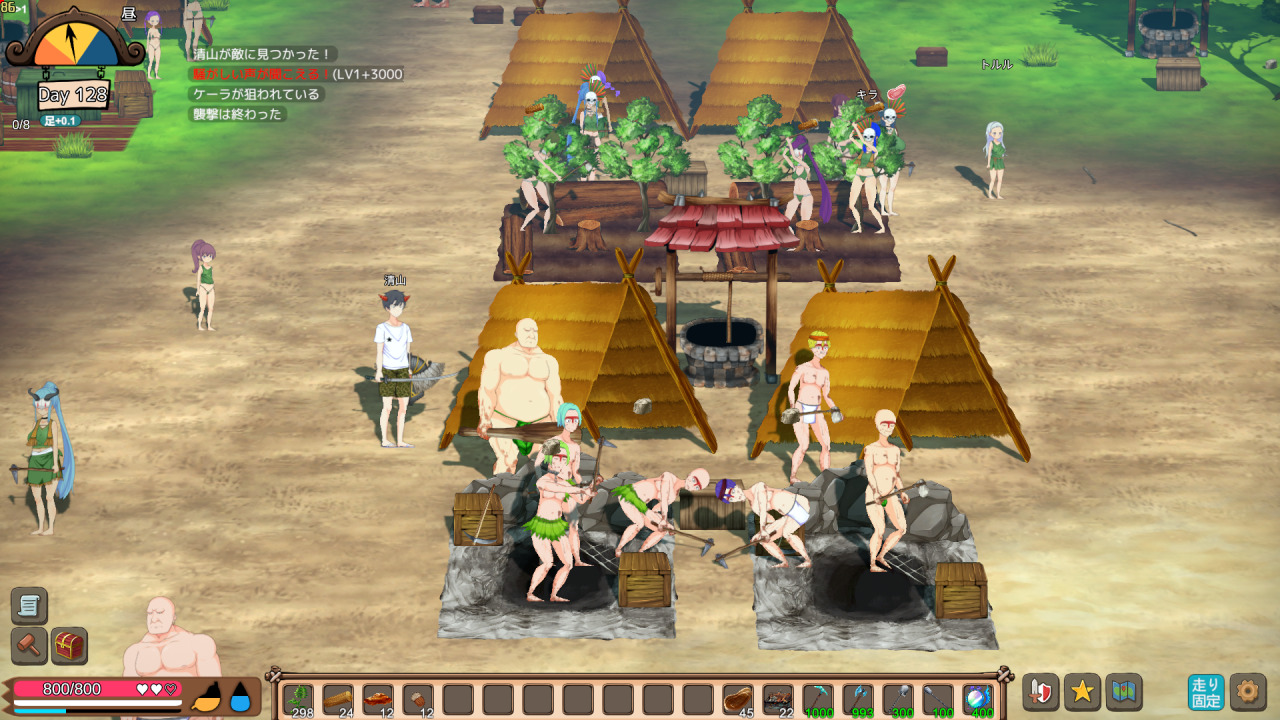
Task: Select the wood log hotbar slot
Action: click(338, 699)
